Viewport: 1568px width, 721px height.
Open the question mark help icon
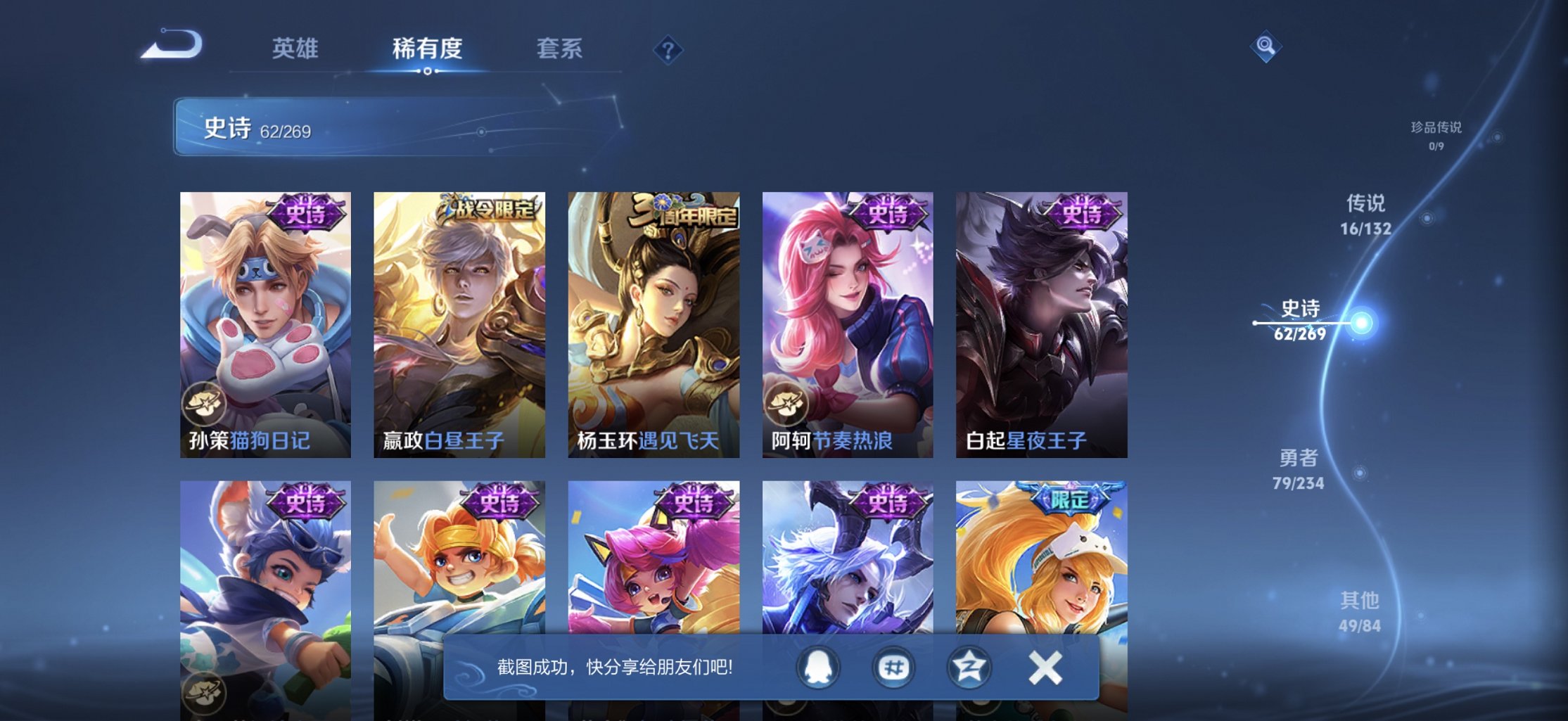tap(669, 50)
